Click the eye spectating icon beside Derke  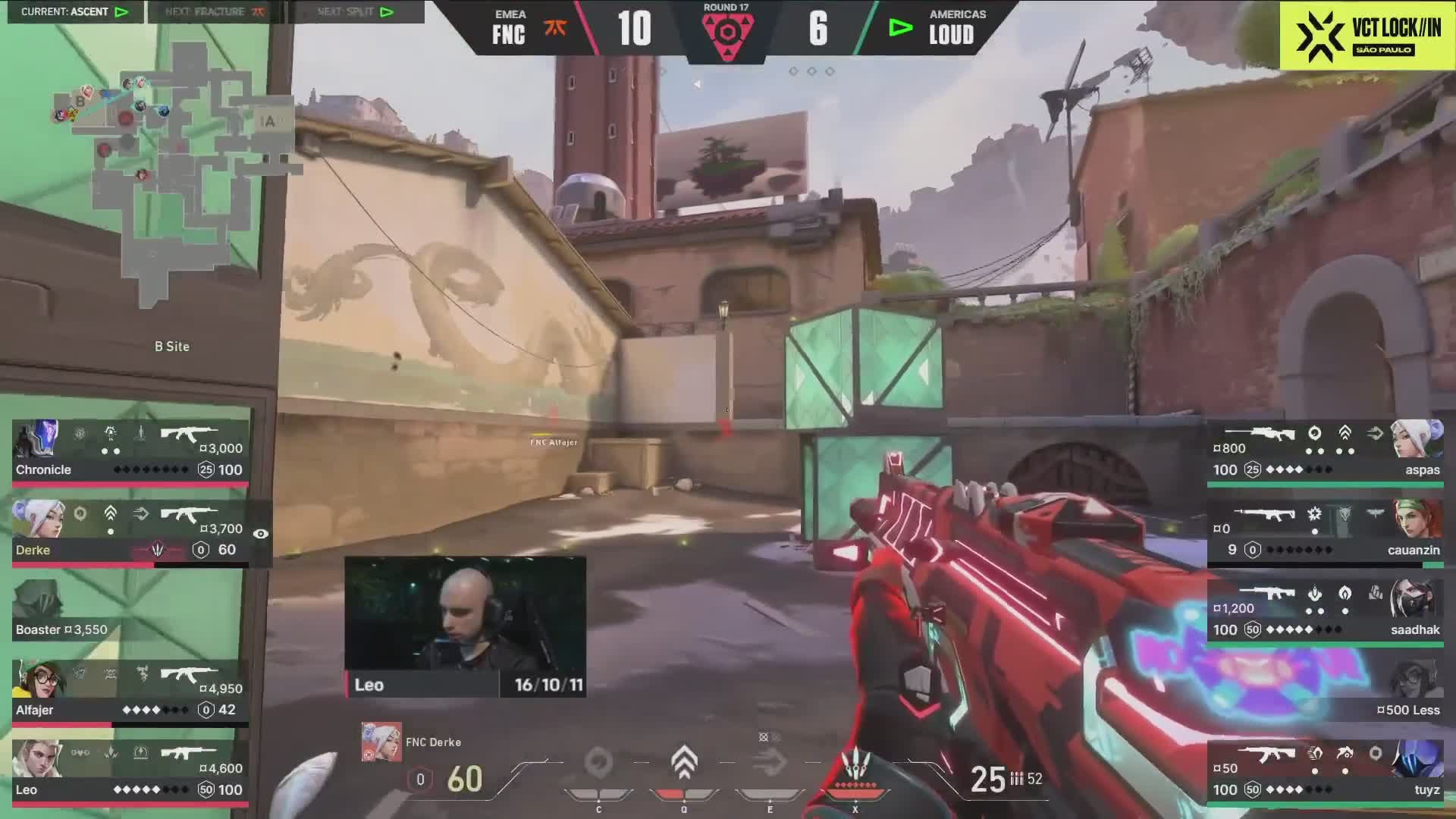(x=260, y=534)
